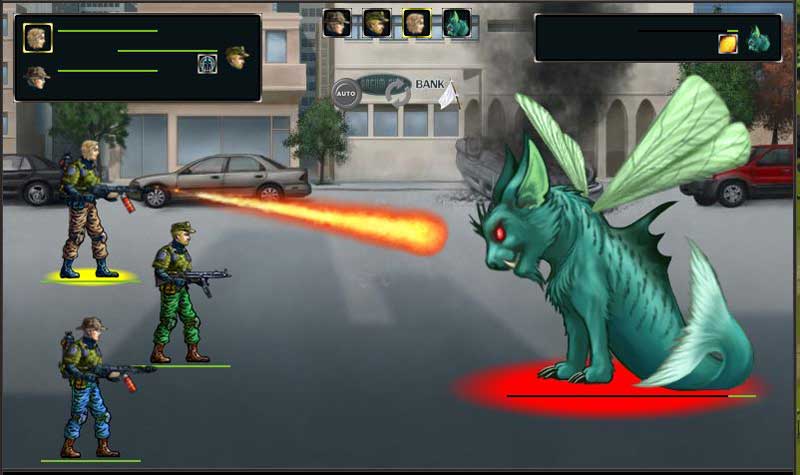Click the blue status effect icon in the party panel
Viewport: 800px width, 475px height.
[207, 63]
